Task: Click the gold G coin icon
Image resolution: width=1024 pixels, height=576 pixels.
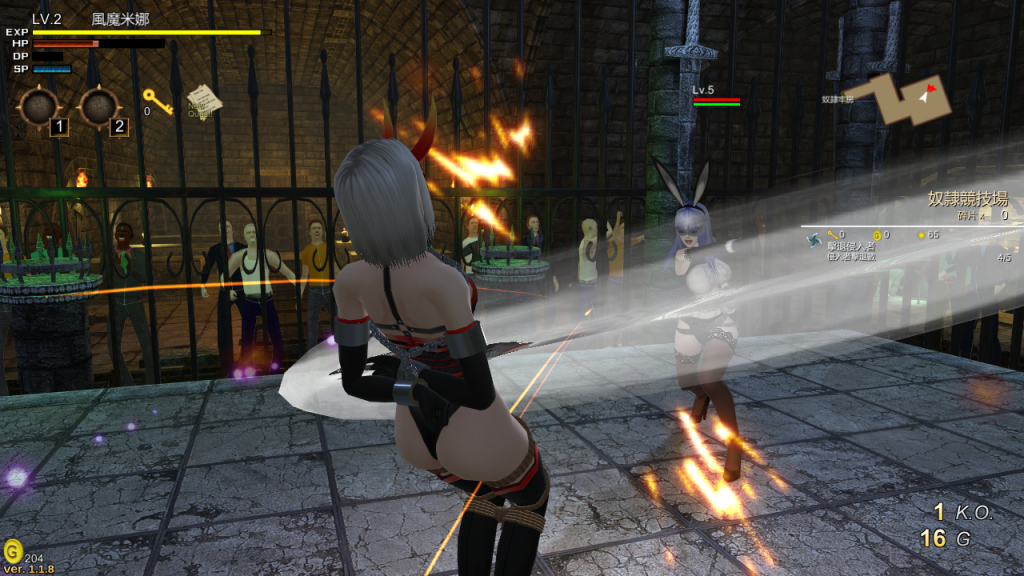Action: click(12, 551)
